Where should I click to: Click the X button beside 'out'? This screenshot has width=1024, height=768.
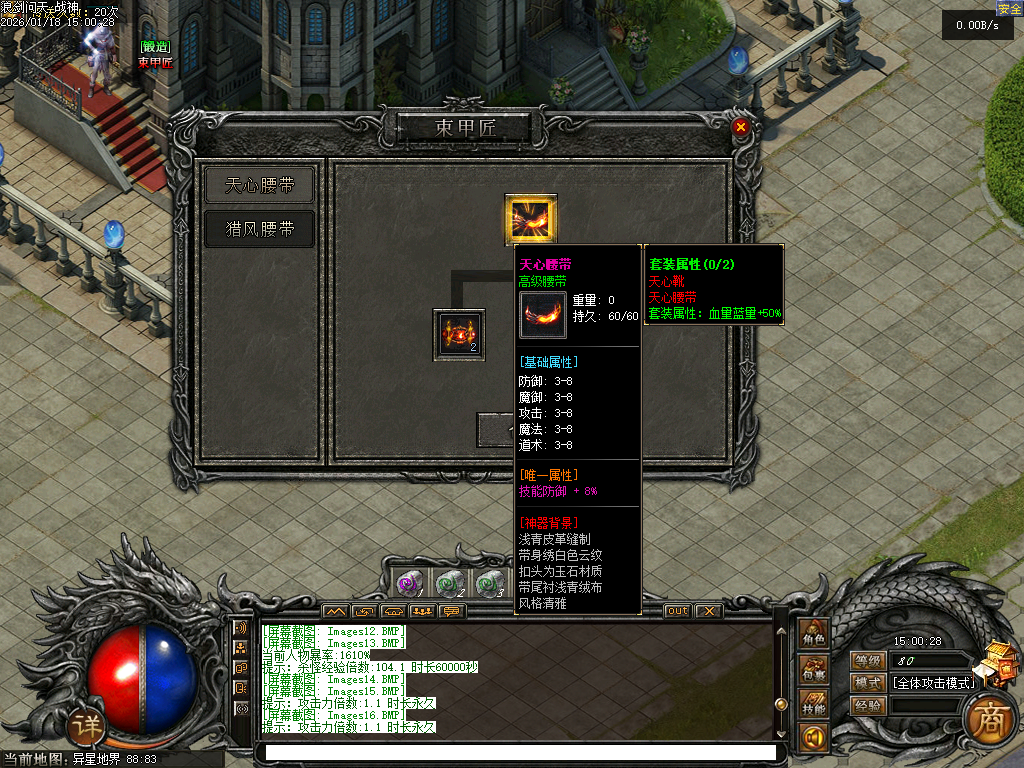[x=708, y=610]
